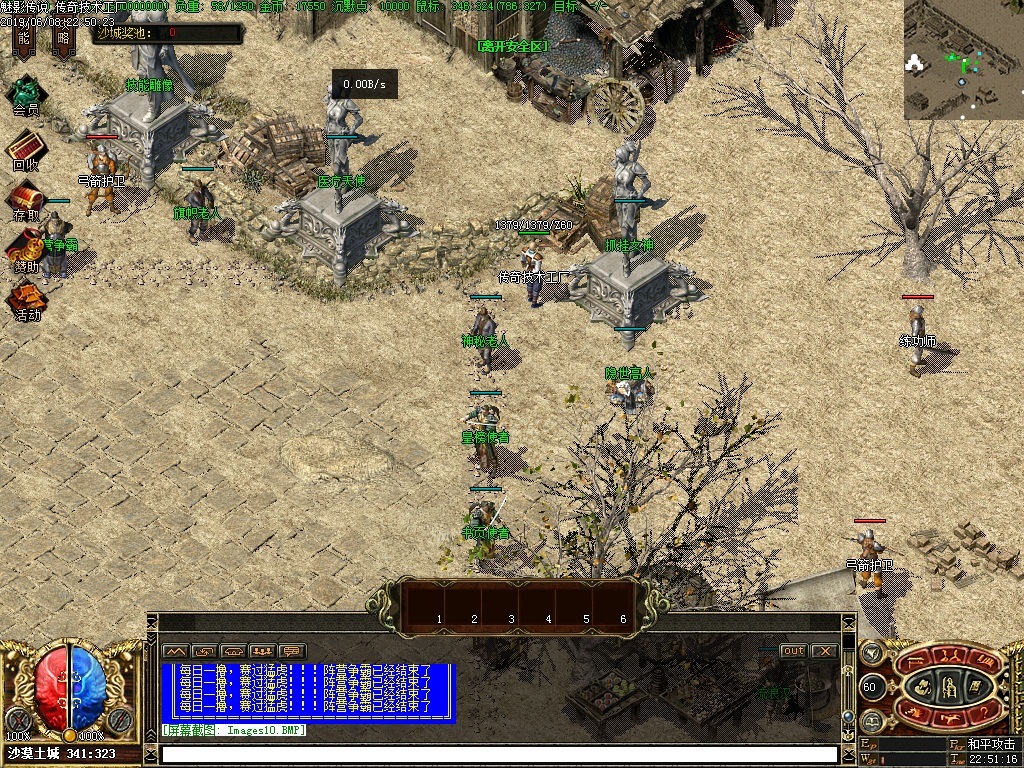Click the chat text input field

pyautogui.click(x=498, y=754)
